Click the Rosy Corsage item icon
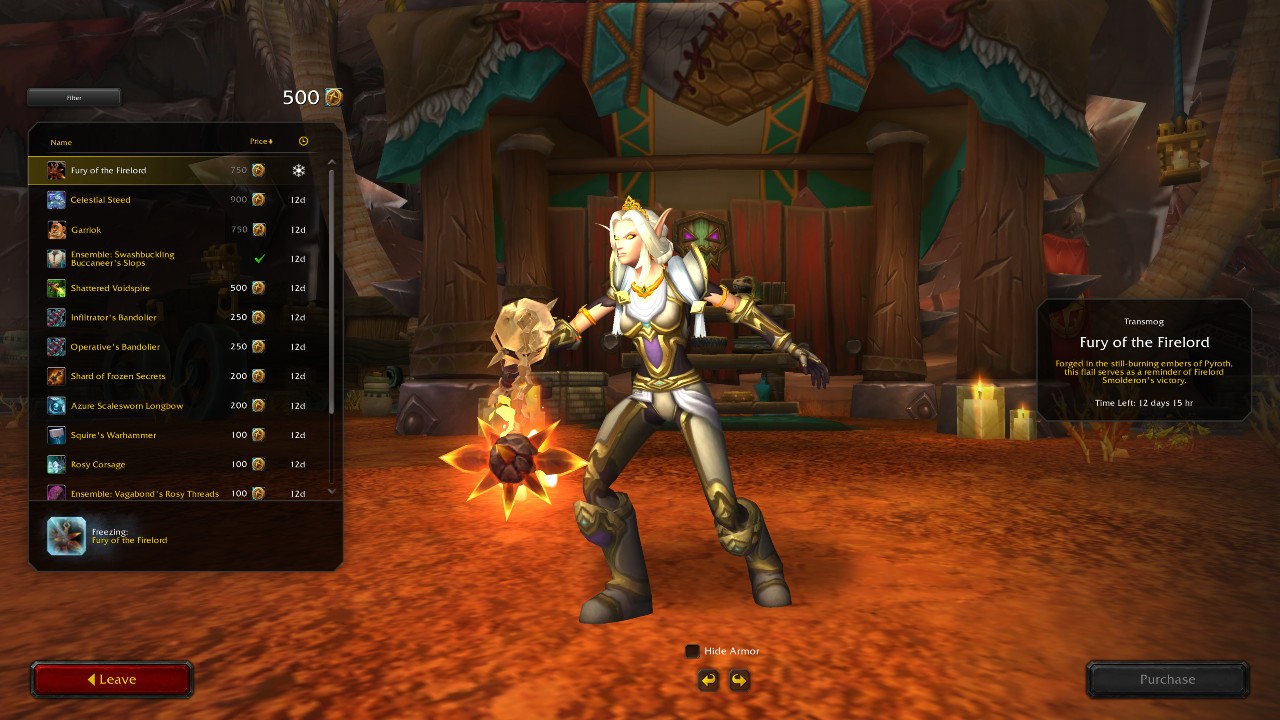The image size is (1280, 720). pyautogui.click(x=55, y=464)
